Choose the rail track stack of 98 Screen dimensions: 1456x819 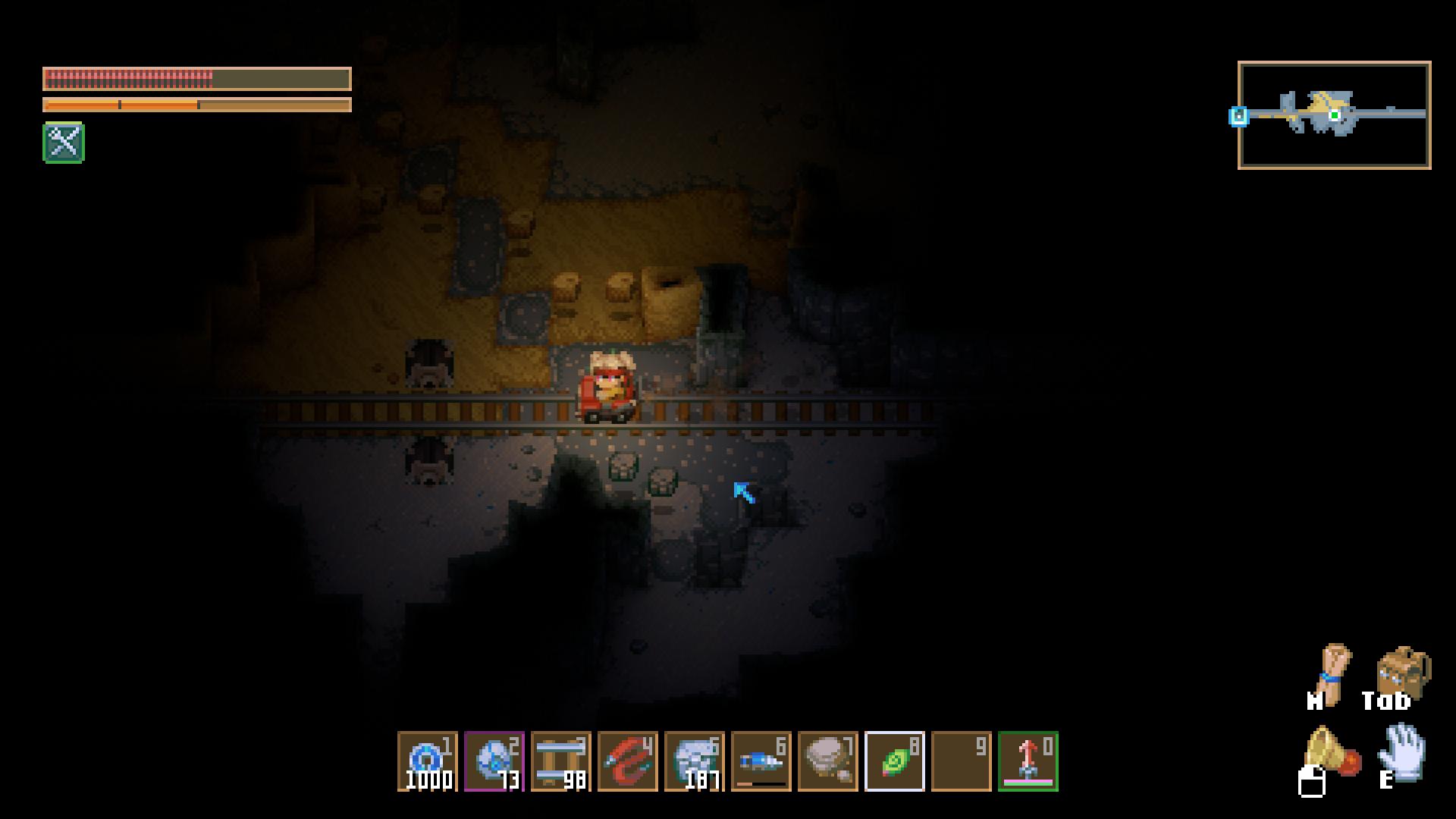pyautogui.click(x=560, y=761)
